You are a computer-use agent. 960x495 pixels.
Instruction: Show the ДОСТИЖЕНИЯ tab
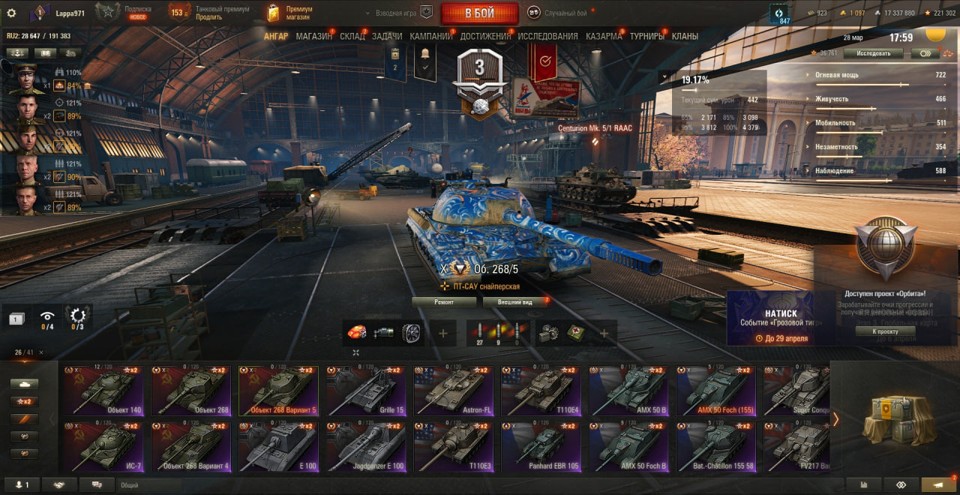[486, 36]
